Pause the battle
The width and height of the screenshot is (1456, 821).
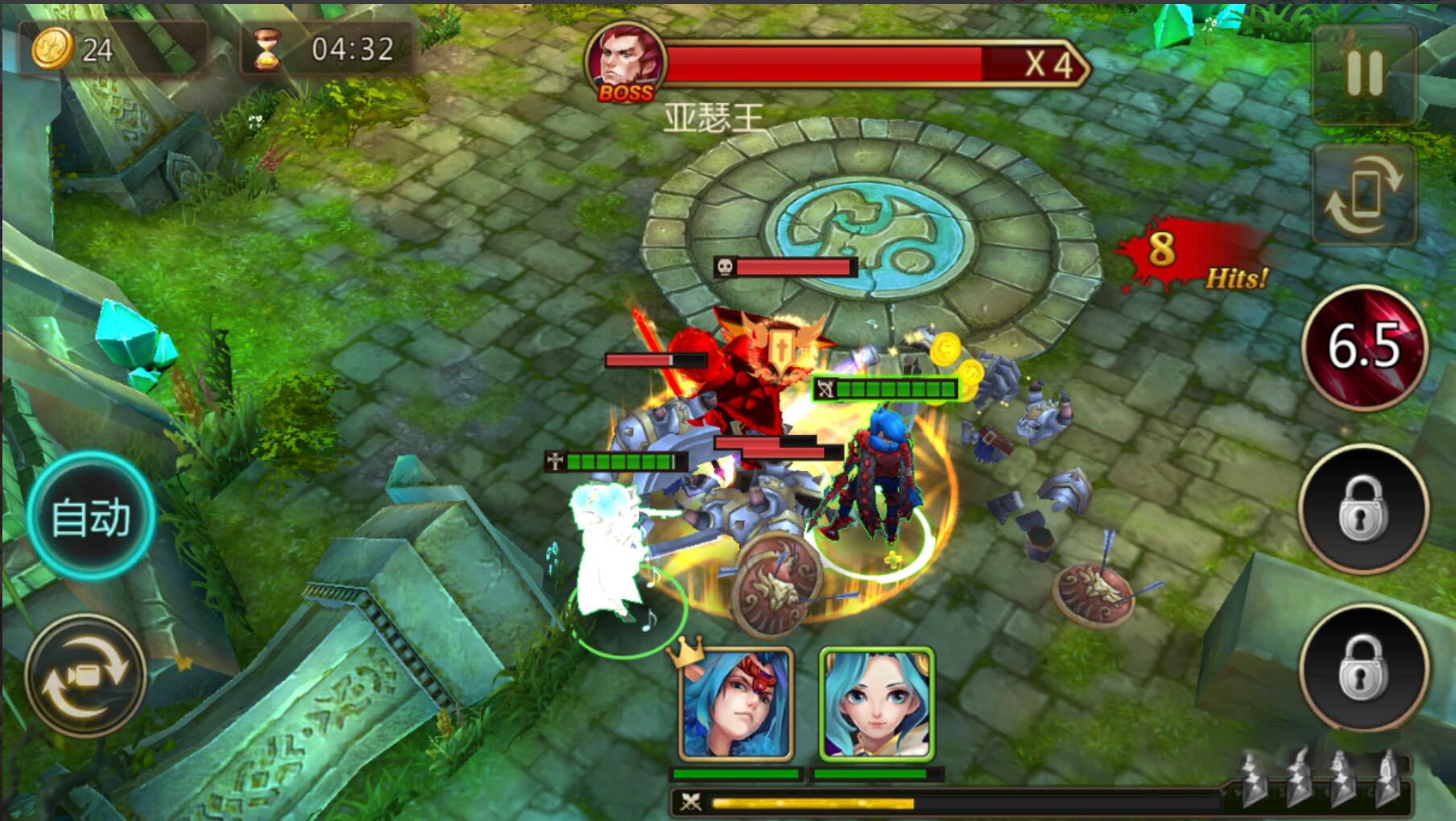[1364, 72]
